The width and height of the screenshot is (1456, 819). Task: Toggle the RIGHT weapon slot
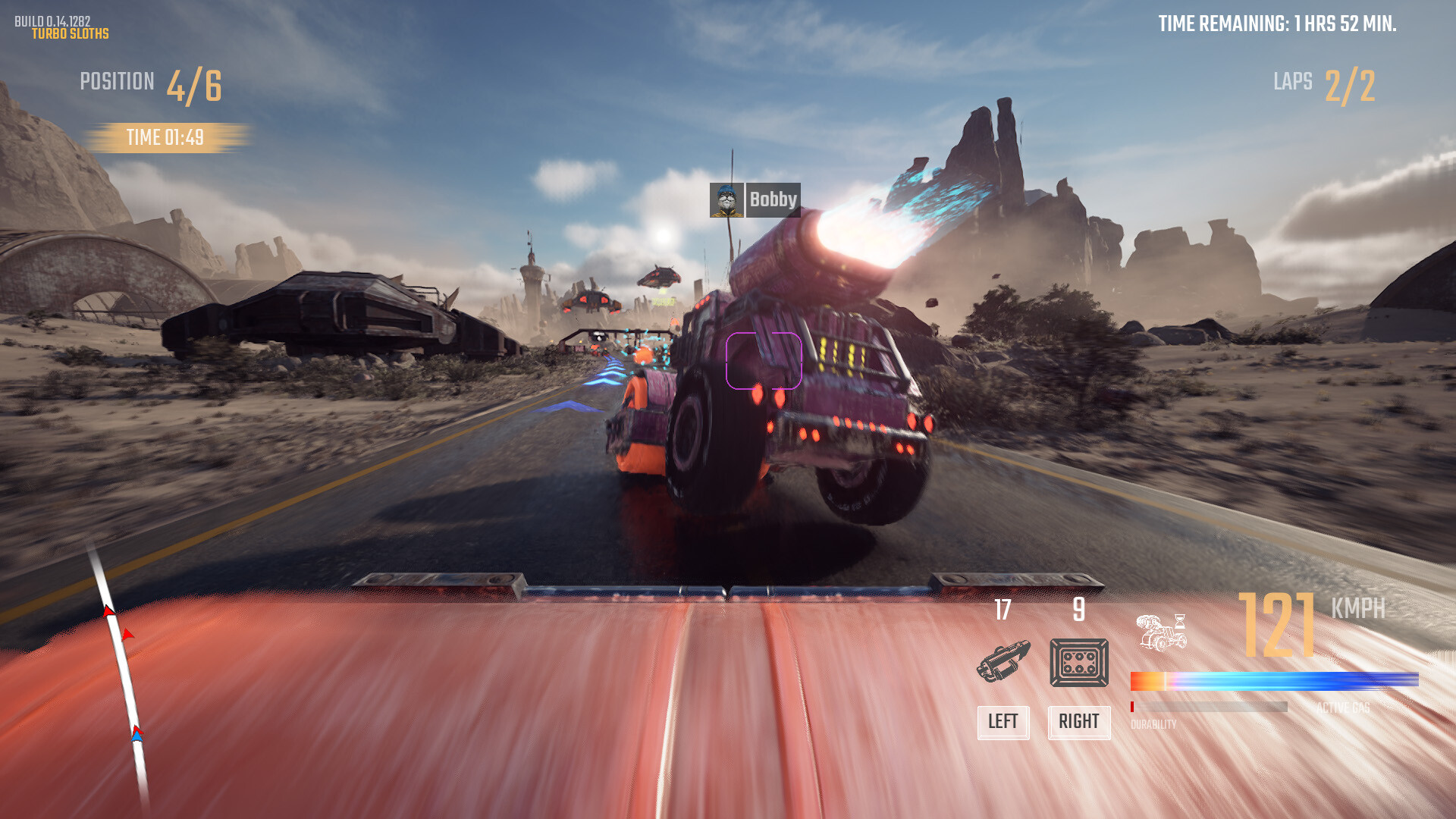(x=1079, y=723)
